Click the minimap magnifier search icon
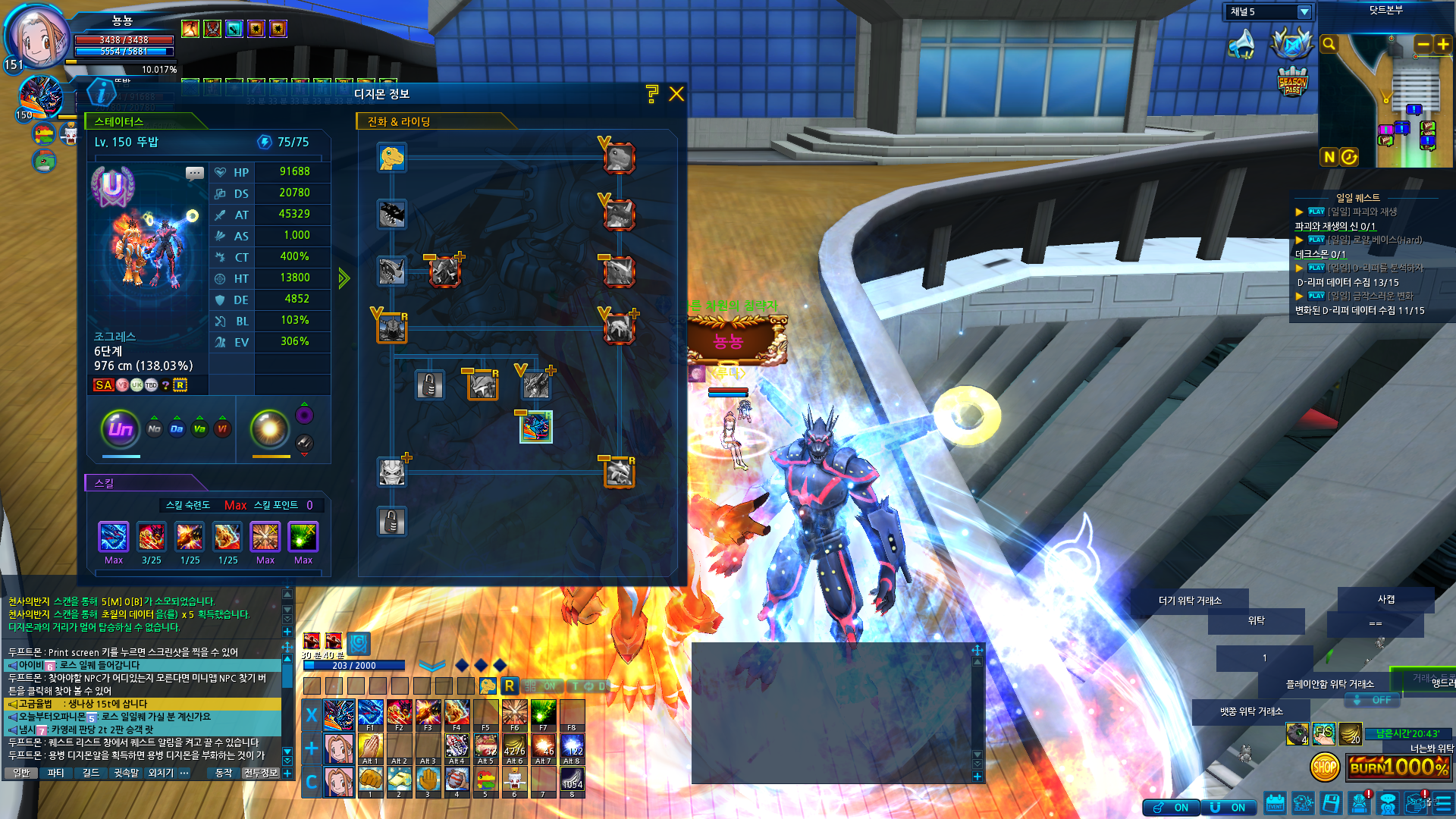Screen dimensions: 1456x819 [1329, 45]
